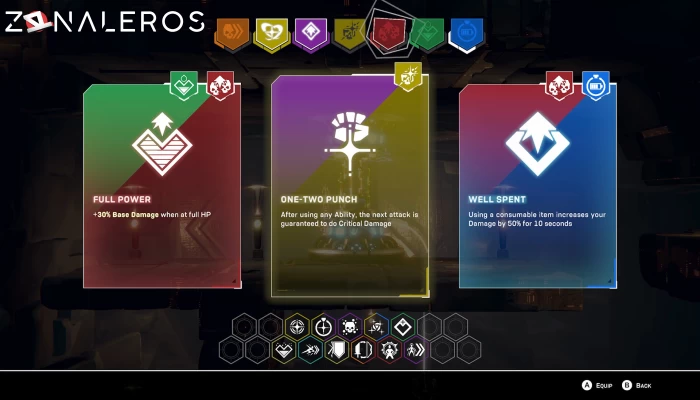Select the Full Power perk card

pos(162,187)
